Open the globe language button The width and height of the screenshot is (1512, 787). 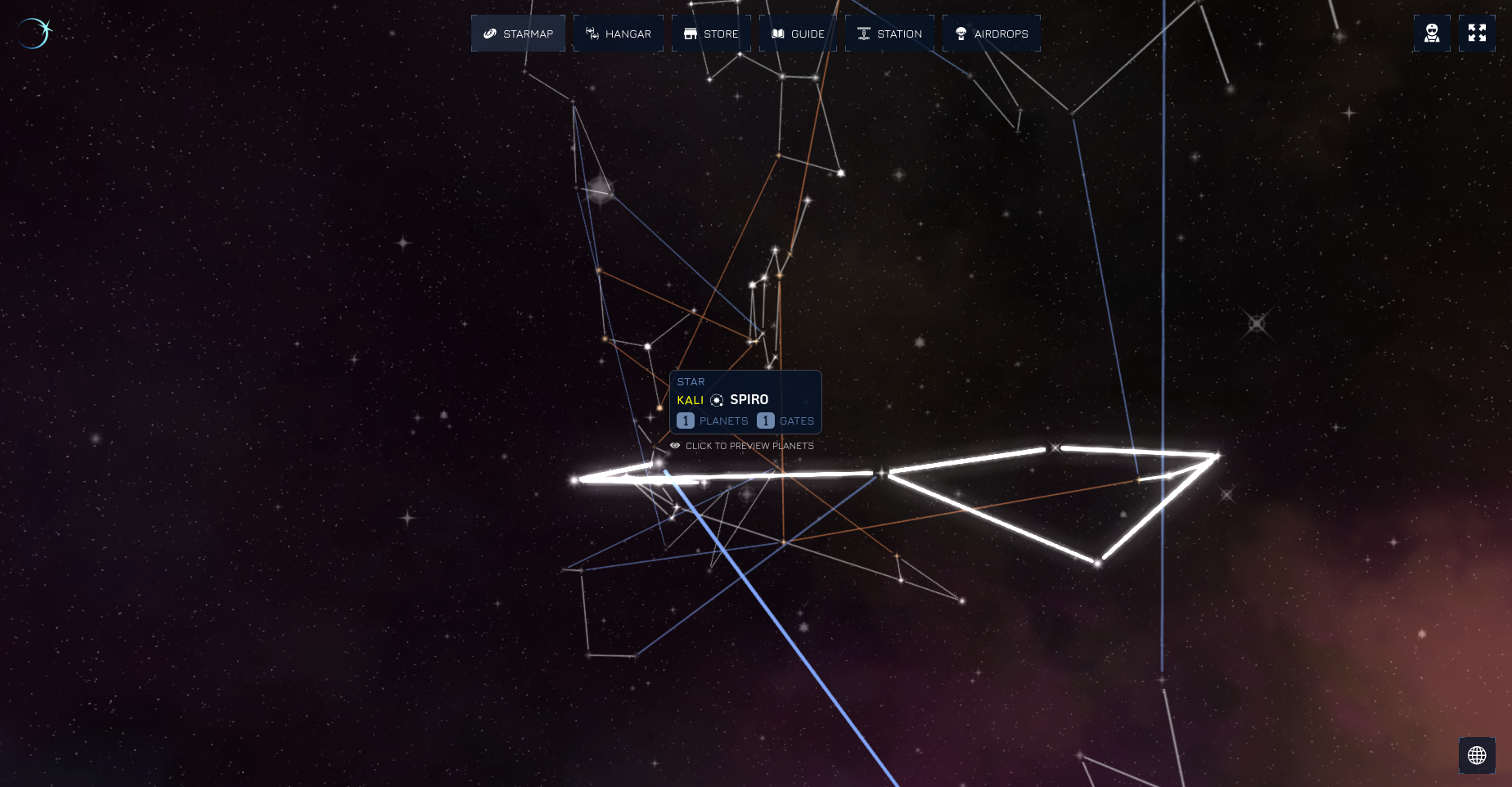[x=1477, y=755]
